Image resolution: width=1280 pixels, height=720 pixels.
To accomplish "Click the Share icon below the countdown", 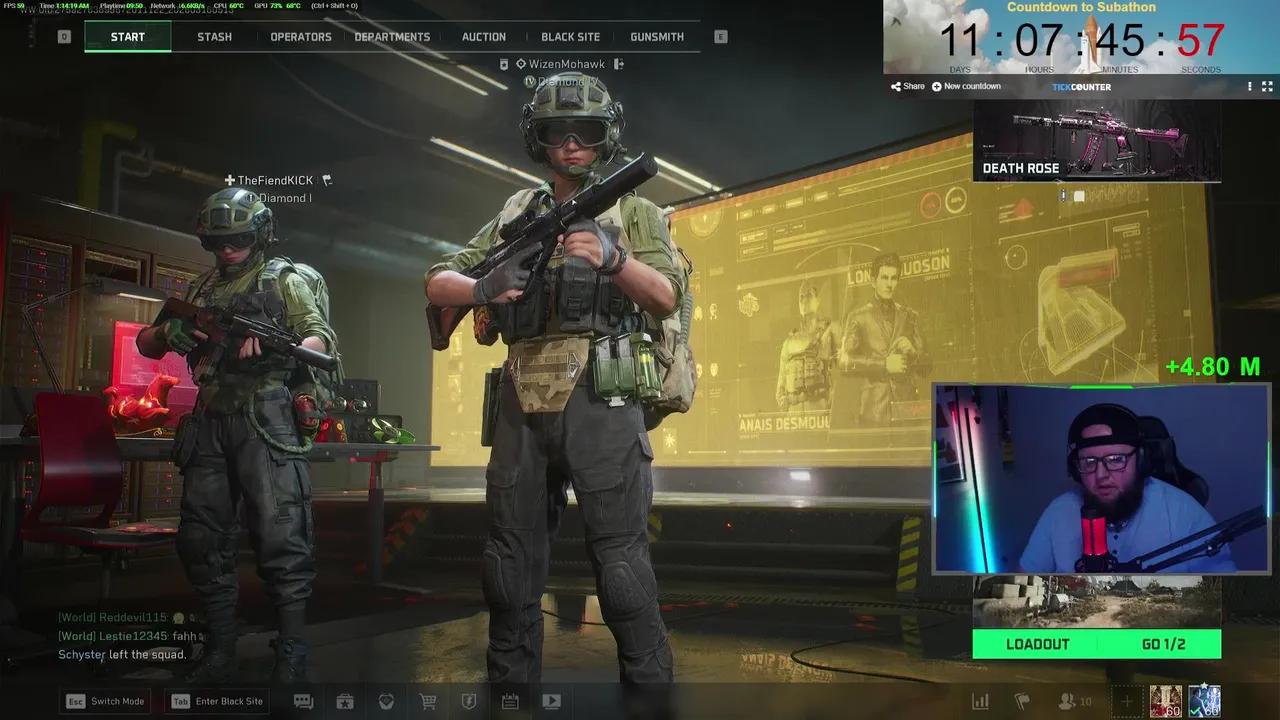I will pyautogui.click(x=905, y=86).
